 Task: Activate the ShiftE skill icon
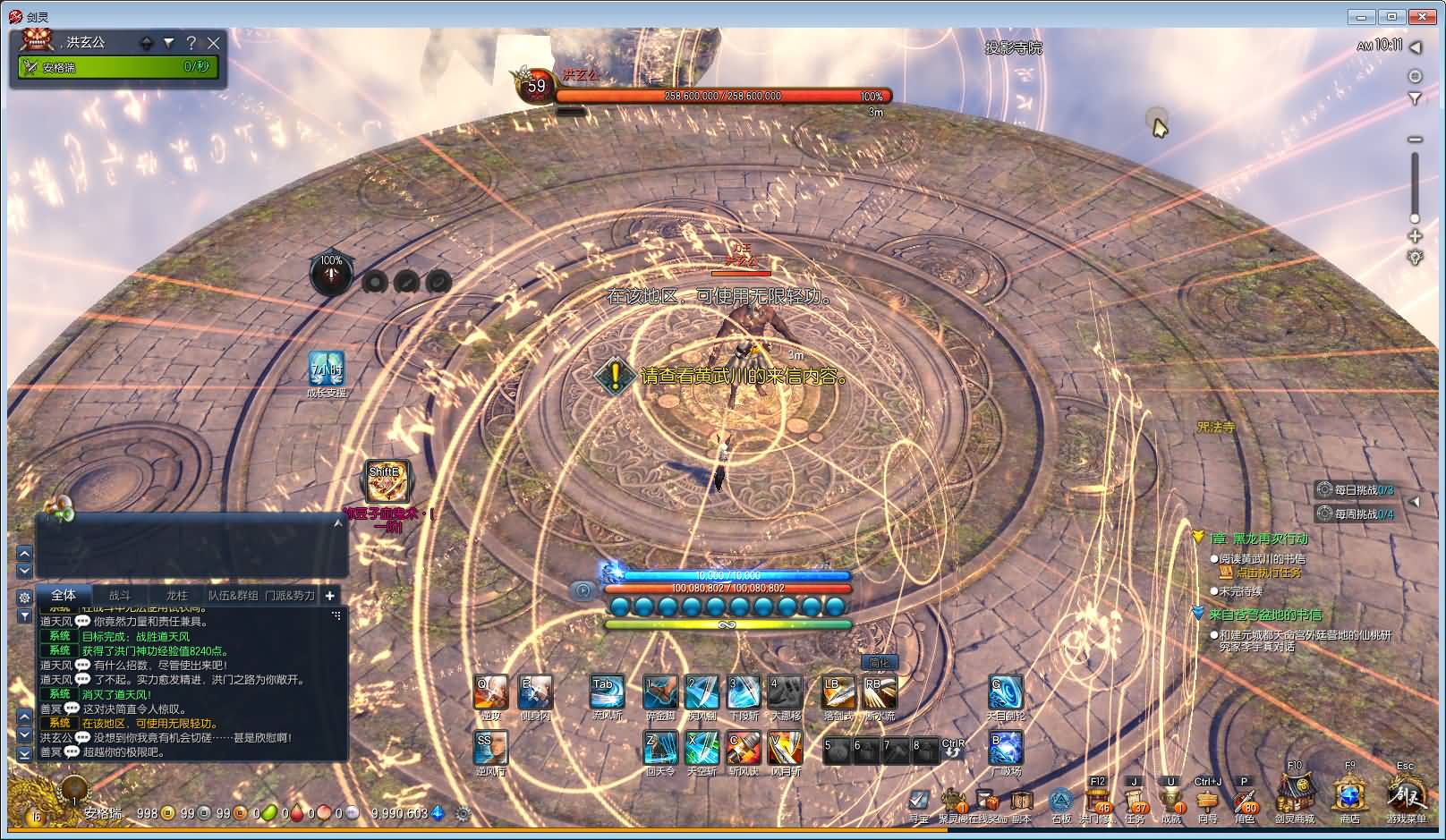(x=387, y=482)
